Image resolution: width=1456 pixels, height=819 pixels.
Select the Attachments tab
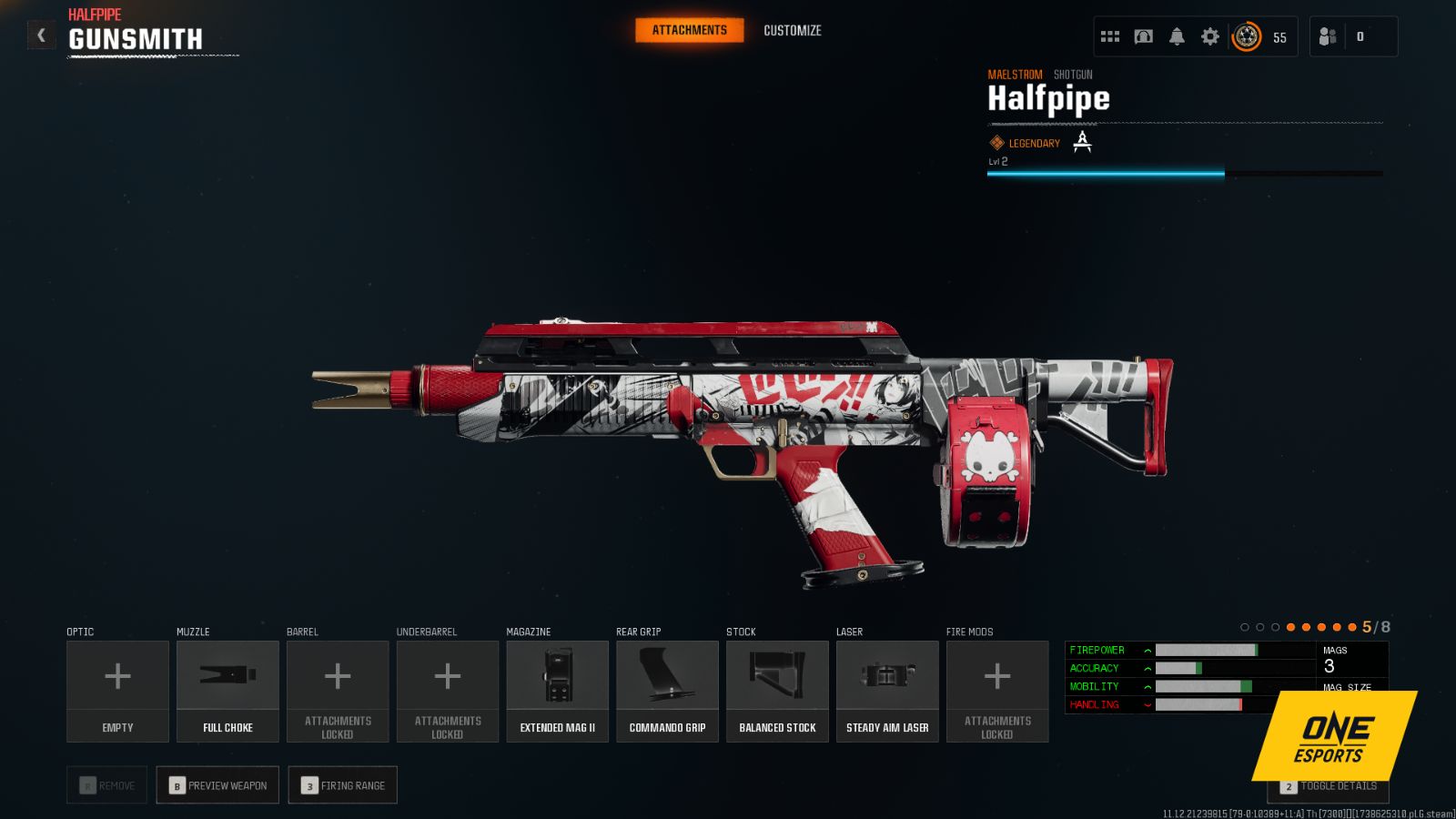click(x=689, y=29)
